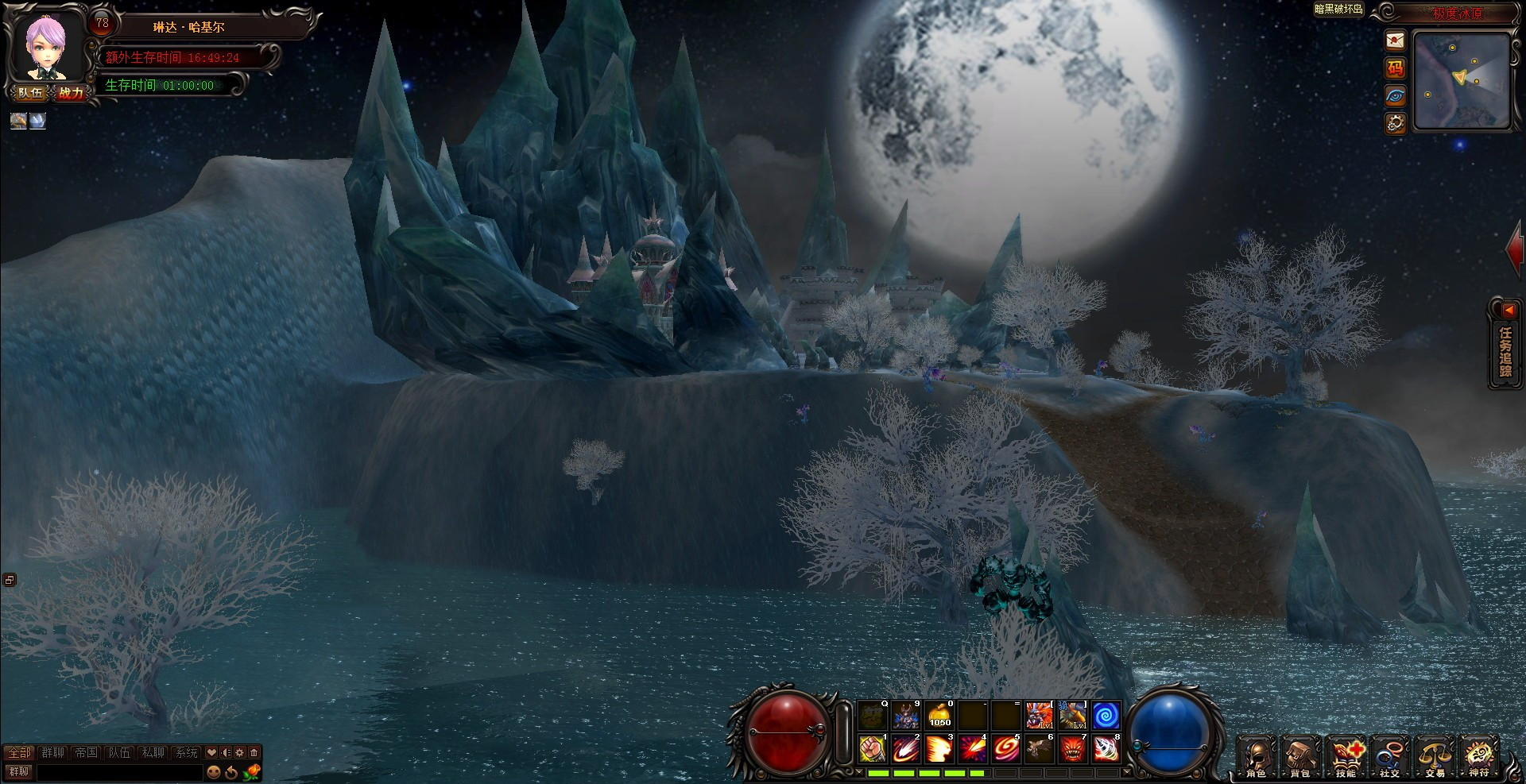Open the 技能 skills panel
The width and height of the screenshot is (1526, 784).
(1346, 756)
